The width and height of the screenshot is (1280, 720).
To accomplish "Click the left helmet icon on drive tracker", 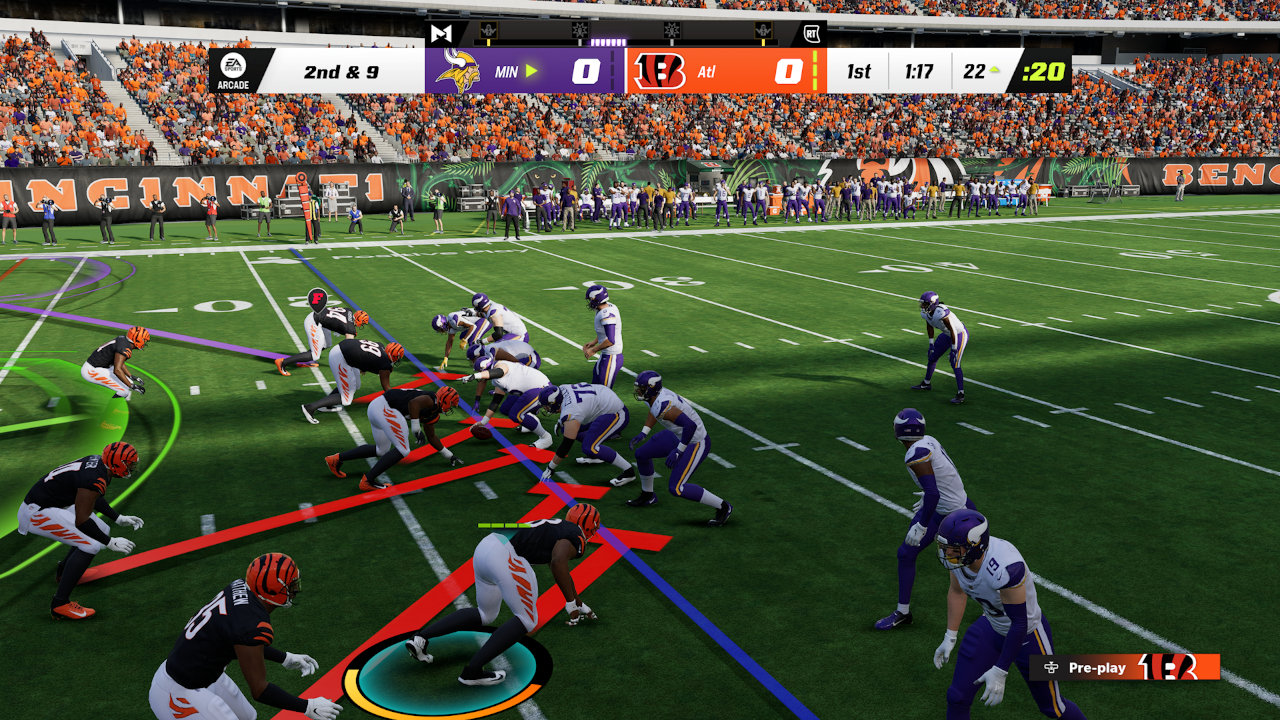I will point(489,30).
